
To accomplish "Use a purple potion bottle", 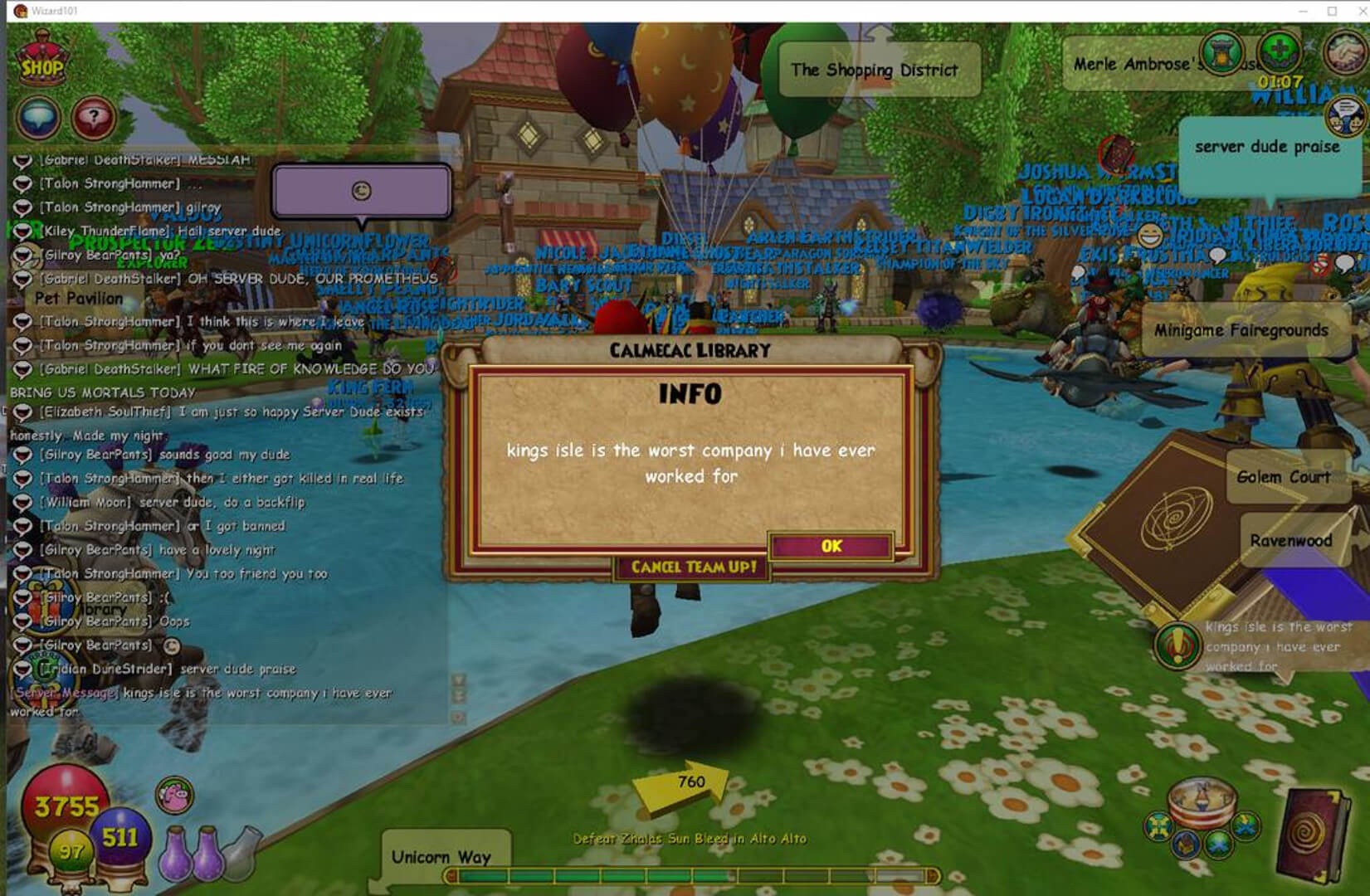I will click(x=175, y=853).
